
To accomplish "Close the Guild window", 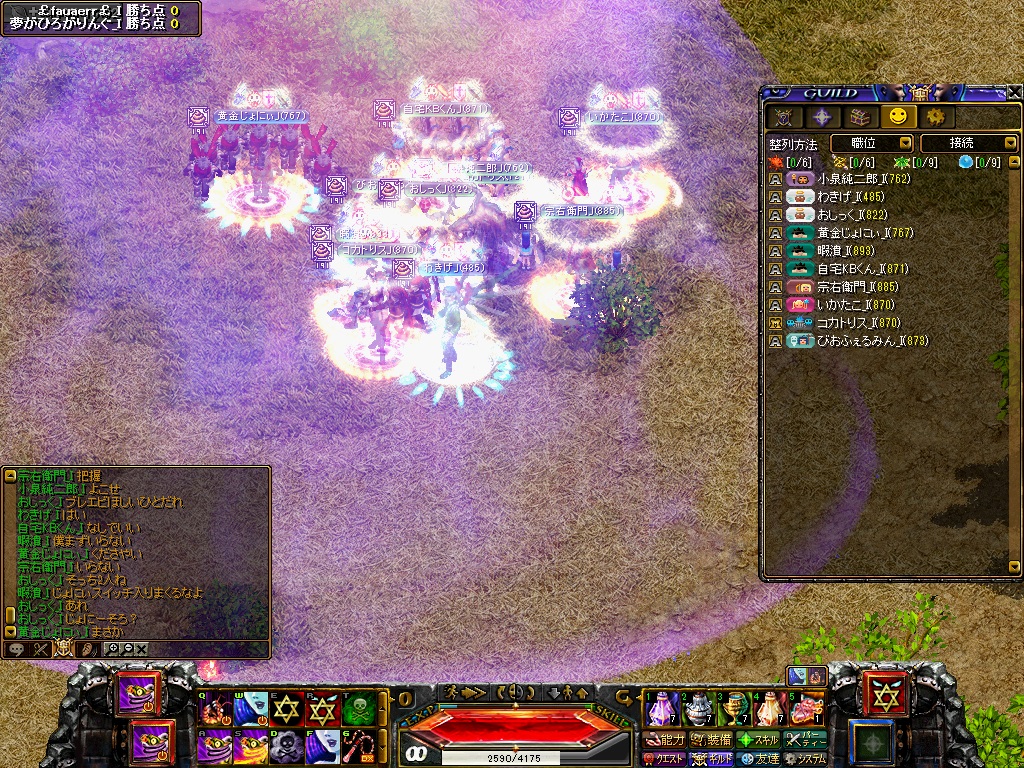I will pyautogui.click(x=1014, y=92).
